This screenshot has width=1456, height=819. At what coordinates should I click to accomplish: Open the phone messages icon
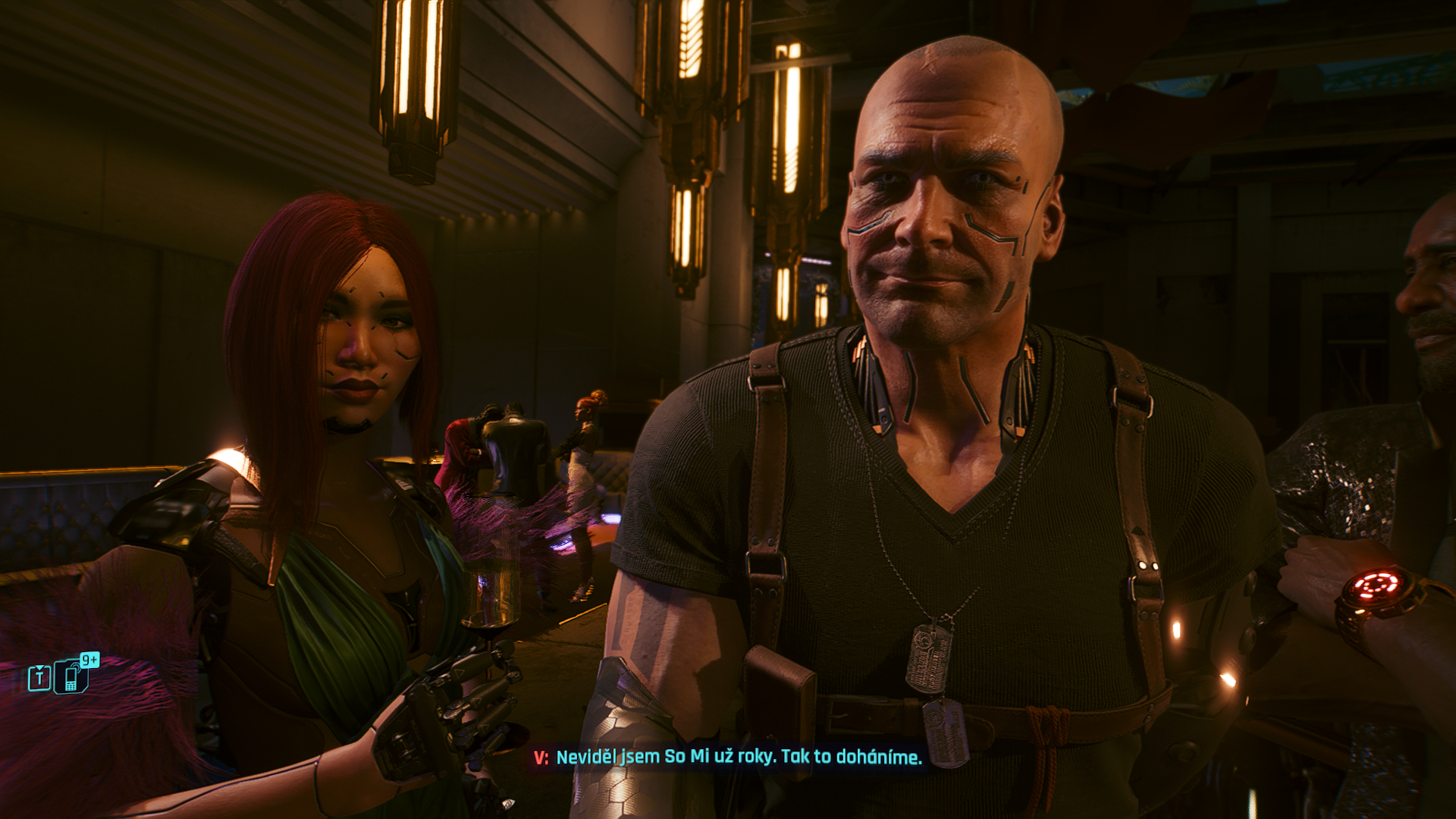click(x=72, y=676)
